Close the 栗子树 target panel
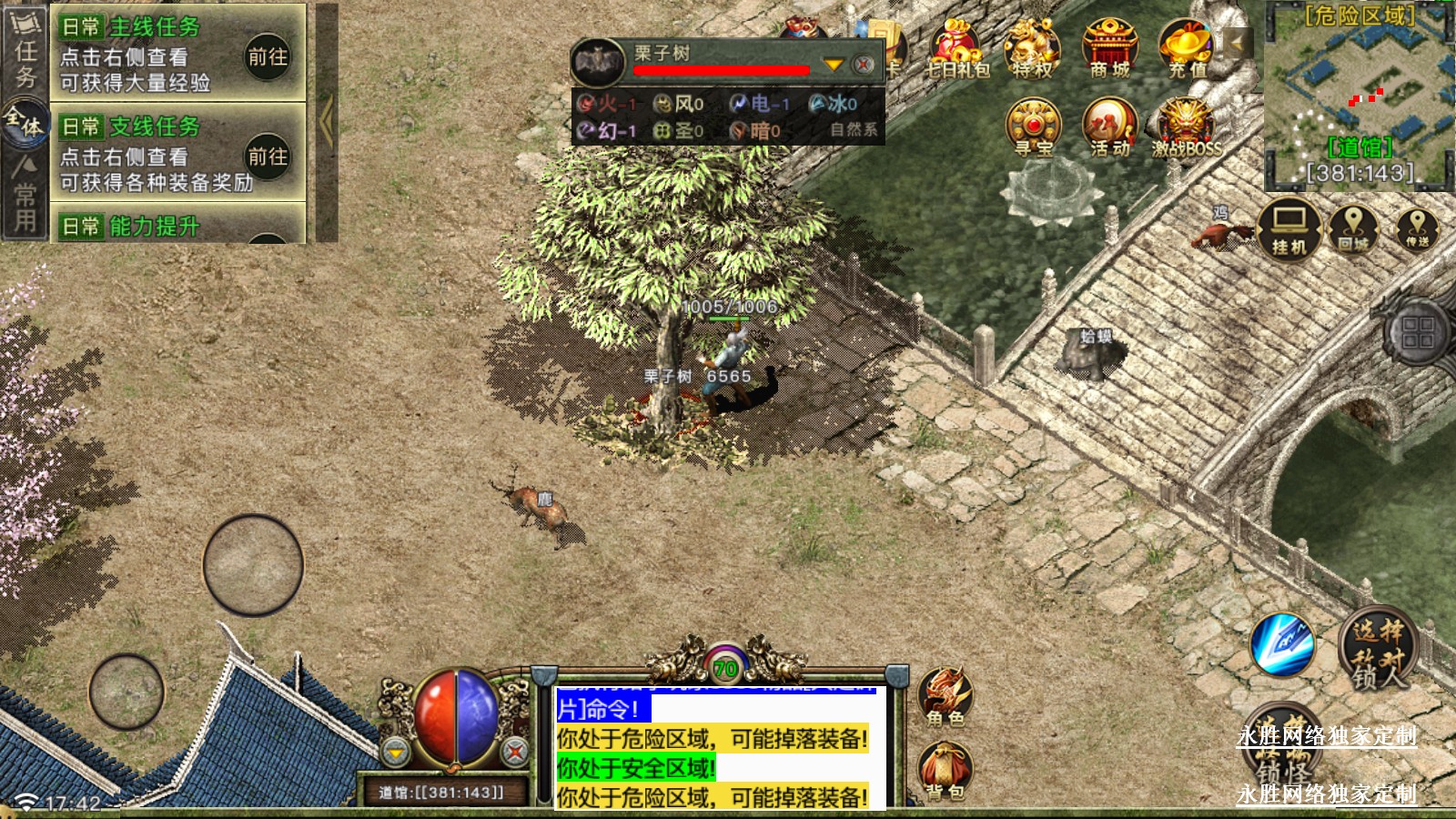1456x819 pixels. point(864,65)
